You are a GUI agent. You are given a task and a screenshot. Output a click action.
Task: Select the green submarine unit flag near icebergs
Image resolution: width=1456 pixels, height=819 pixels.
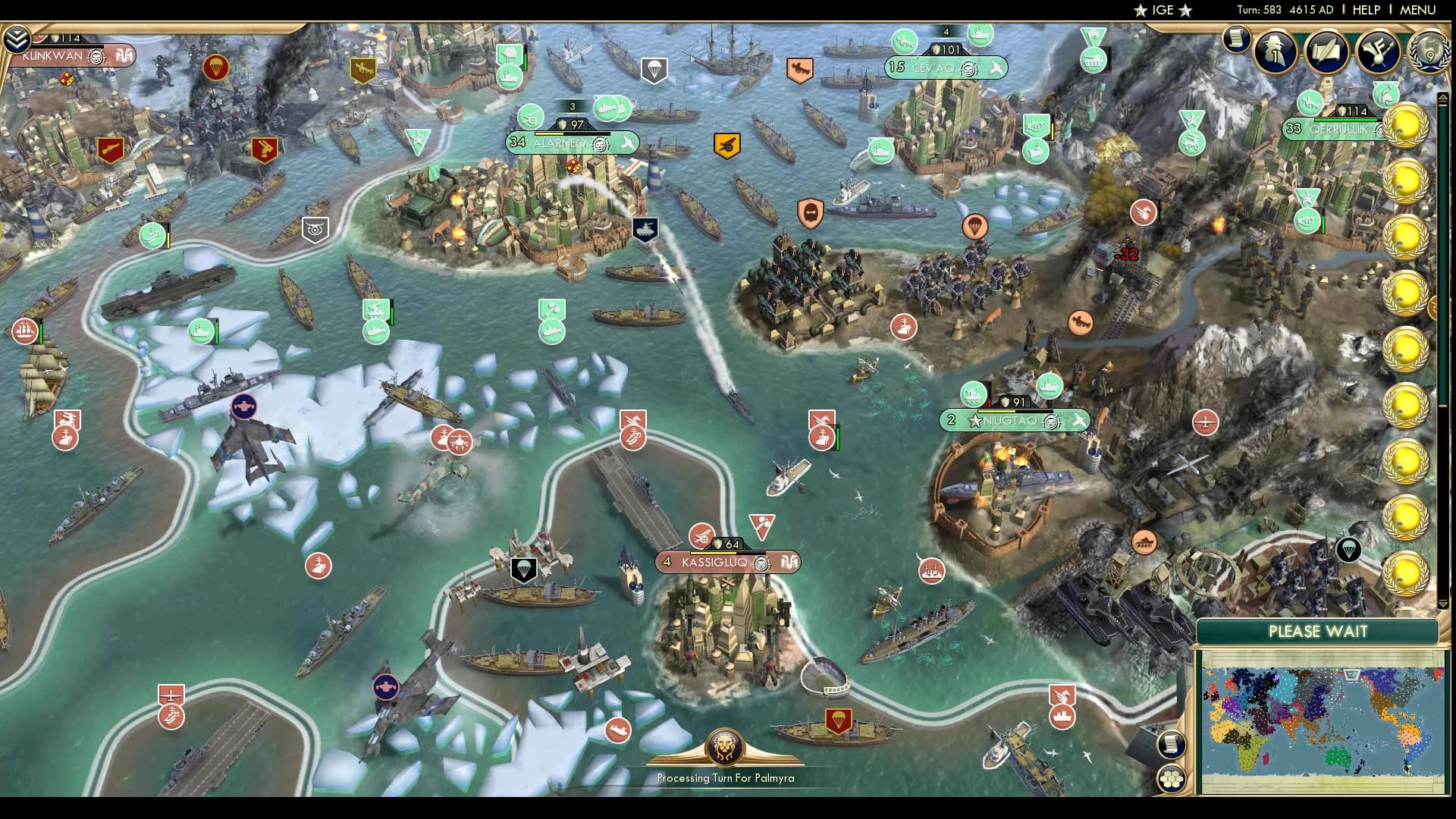coord(376,333)
